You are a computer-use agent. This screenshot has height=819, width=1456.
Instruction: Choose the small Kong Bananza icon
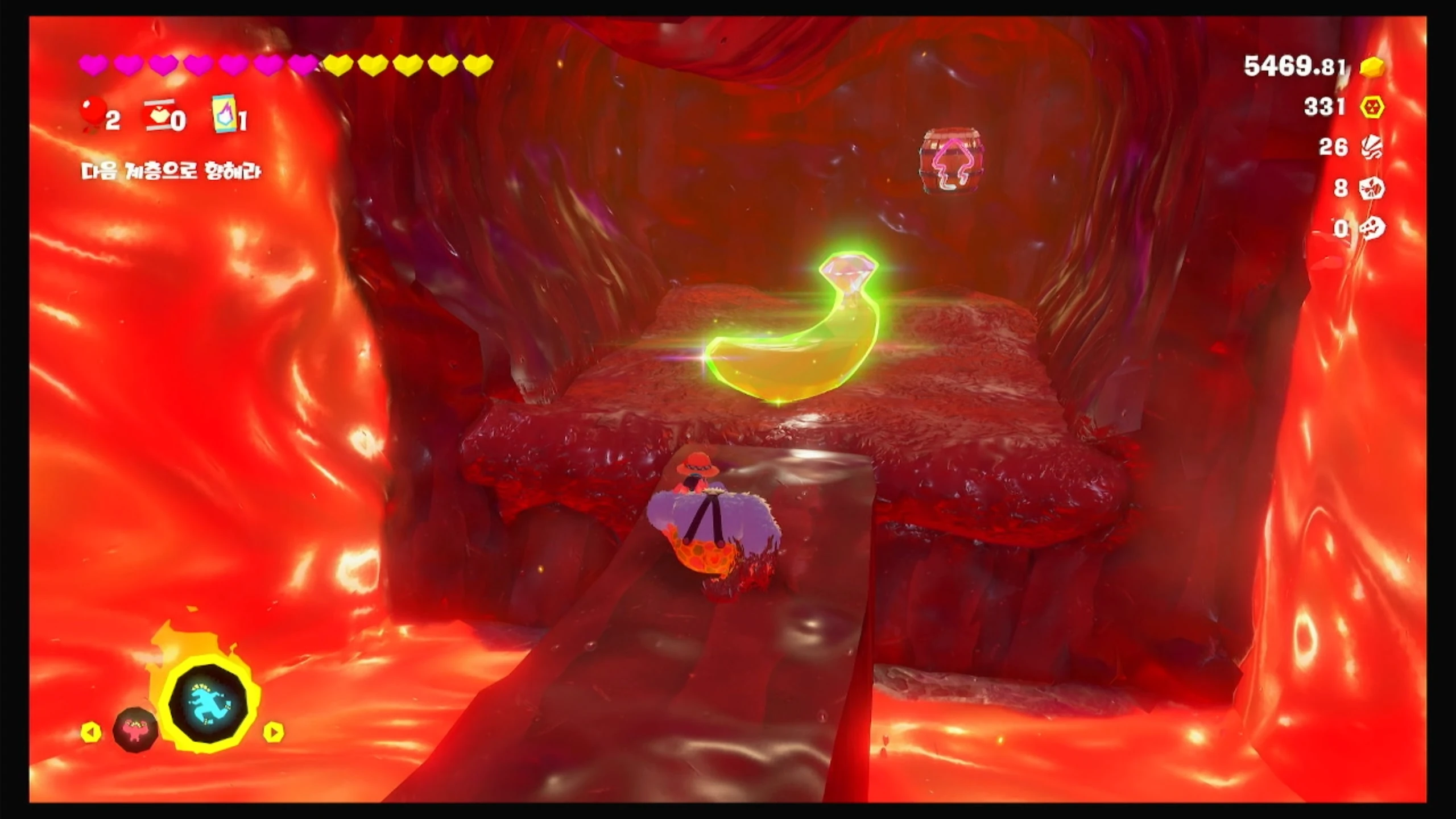(x=135, y=729)
